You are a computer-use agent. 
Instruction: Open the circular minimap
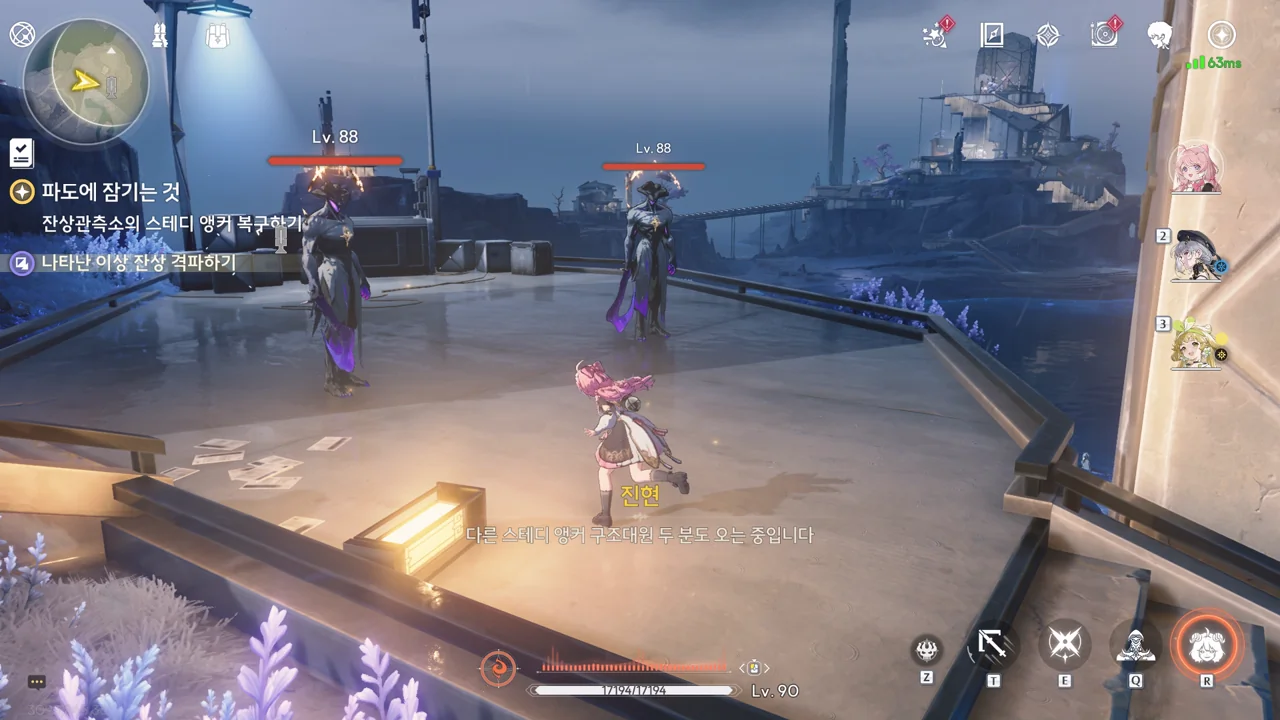[86, 81]
